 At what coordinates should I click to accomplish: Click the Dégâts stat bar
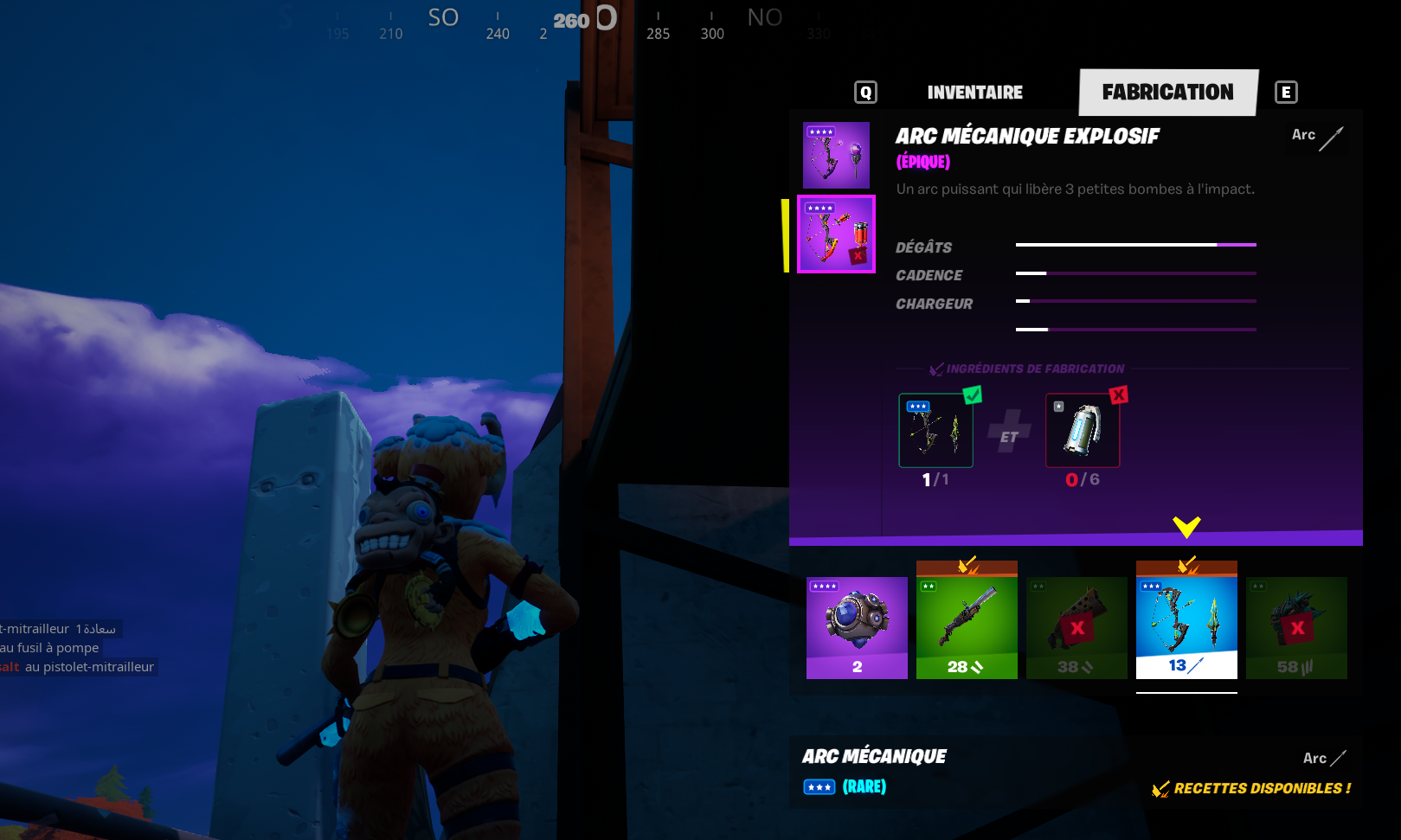tap(1134, 246)
